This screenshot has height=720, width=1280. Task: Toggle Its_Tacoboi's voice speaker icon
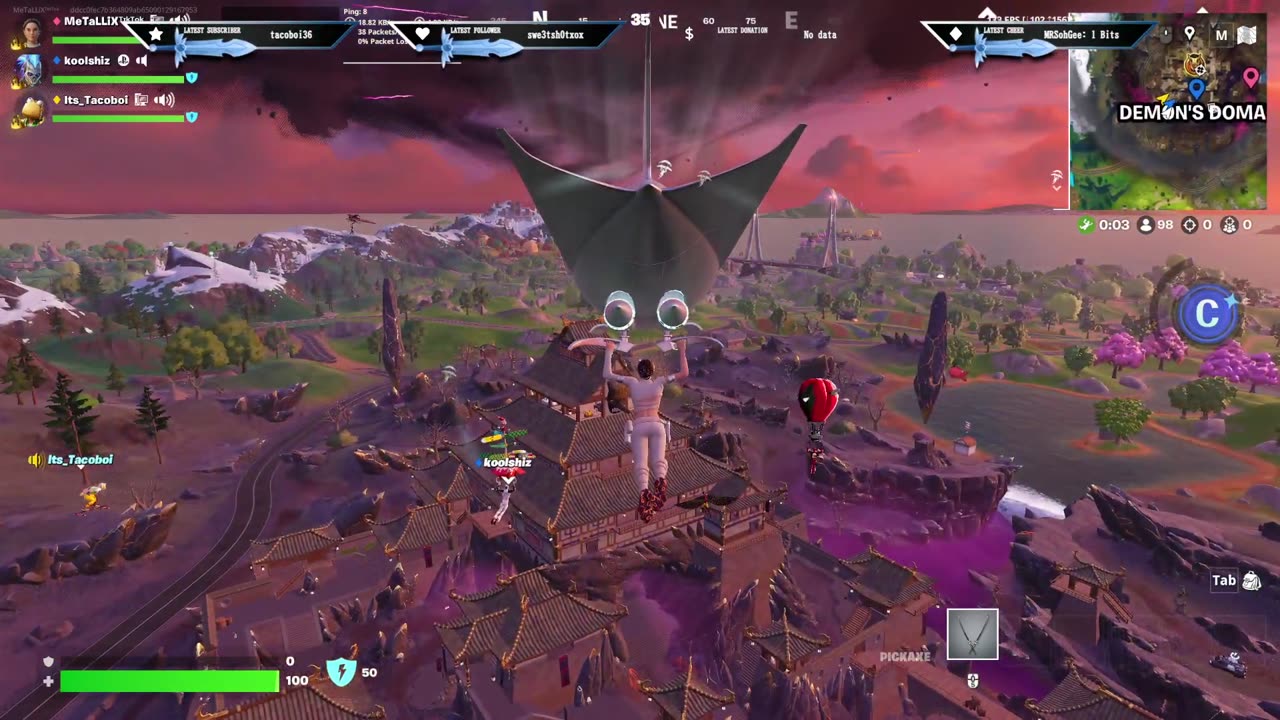click(164, 100)
